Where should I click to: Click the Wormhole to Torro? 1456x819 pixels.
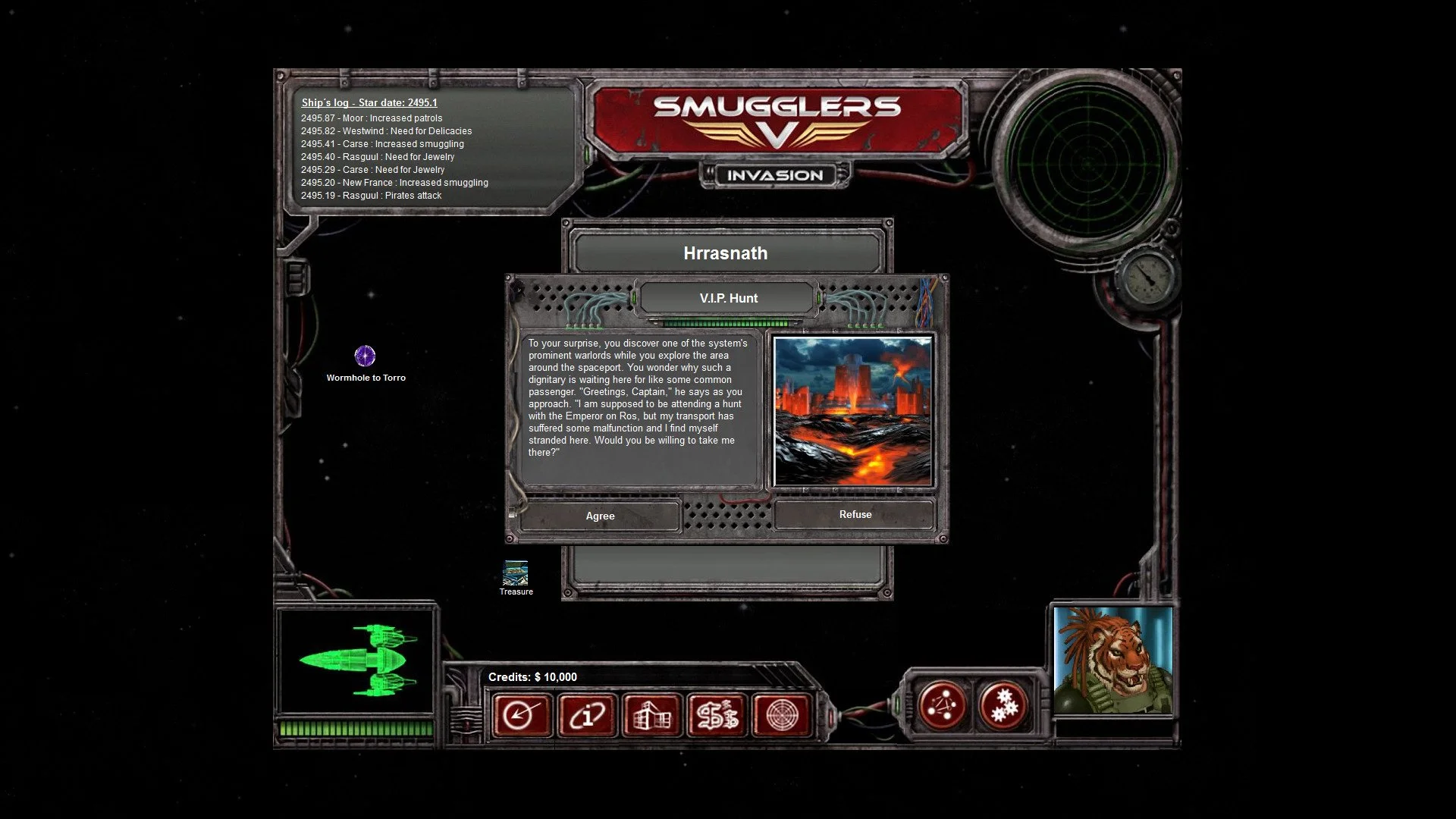point(366,356)
